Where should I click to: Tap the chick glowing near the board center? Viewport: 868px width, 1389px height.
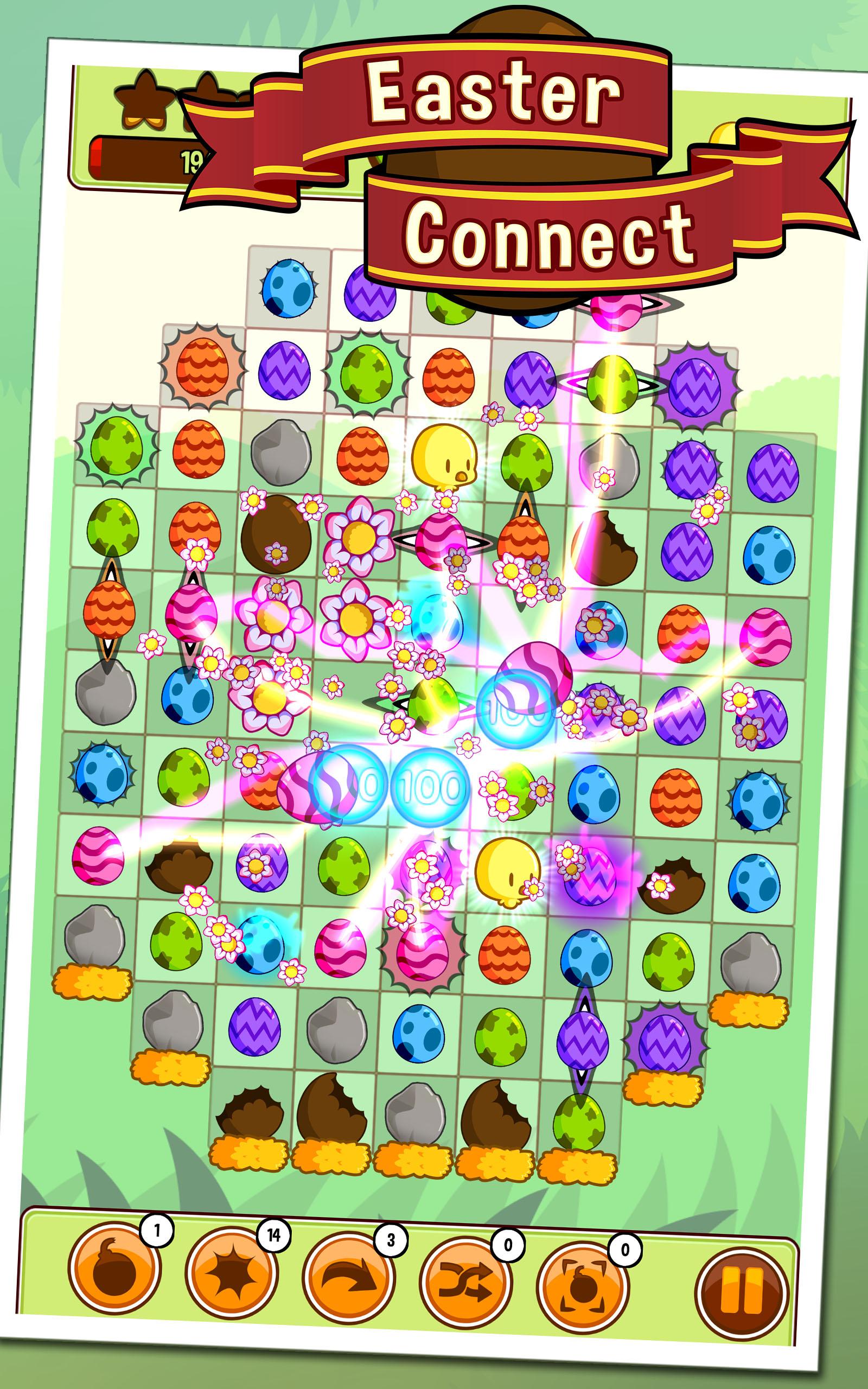pyautogui.click(x=508, y=878)
